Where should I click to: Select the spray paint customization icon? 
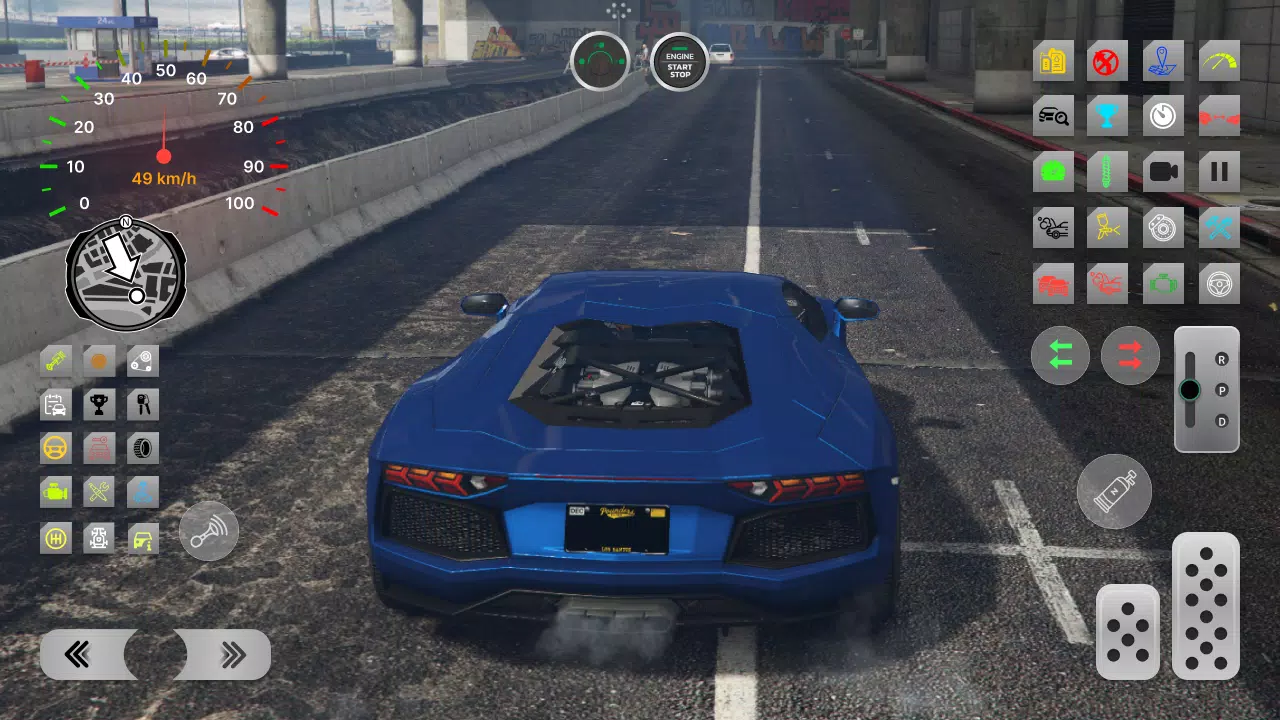click(x=1108, y=227)
